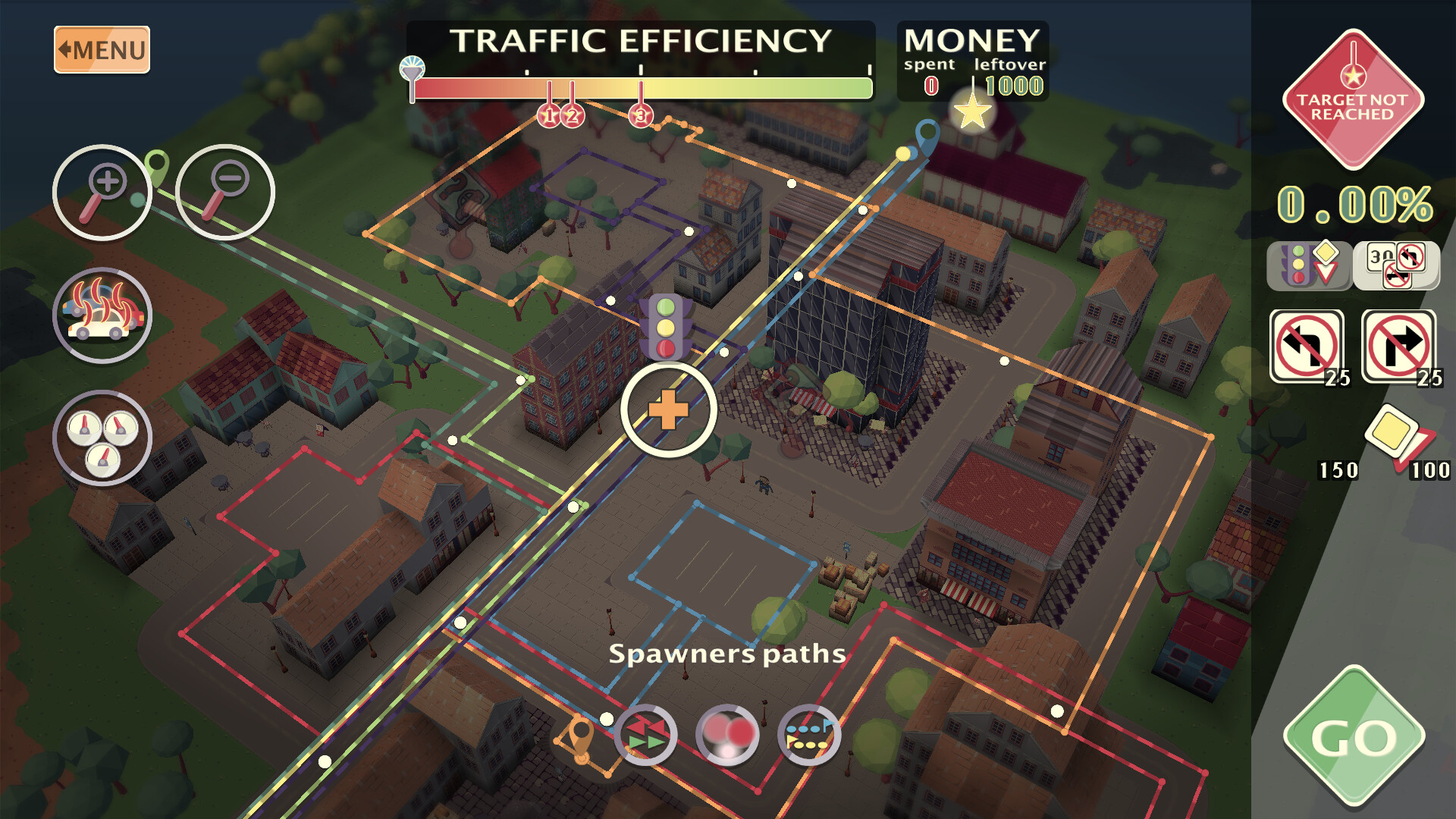Viewport: 1456px width, 819px height.
Task: Select the No Right Turn sign
Action: pyautogui.click(x=1398, y=344)
